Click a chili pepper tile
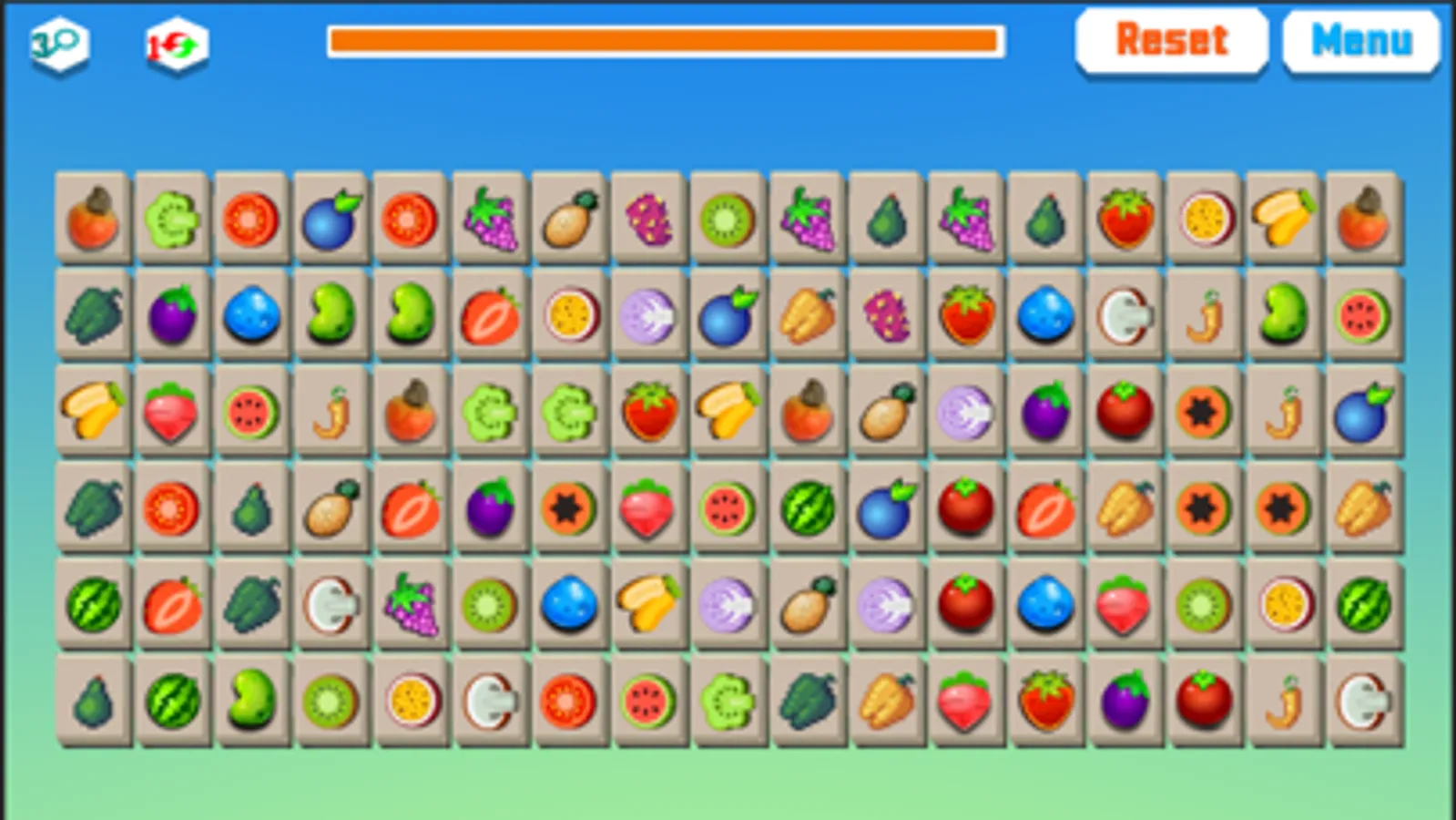Screen dimensions: 1456x820 point(331,412)
